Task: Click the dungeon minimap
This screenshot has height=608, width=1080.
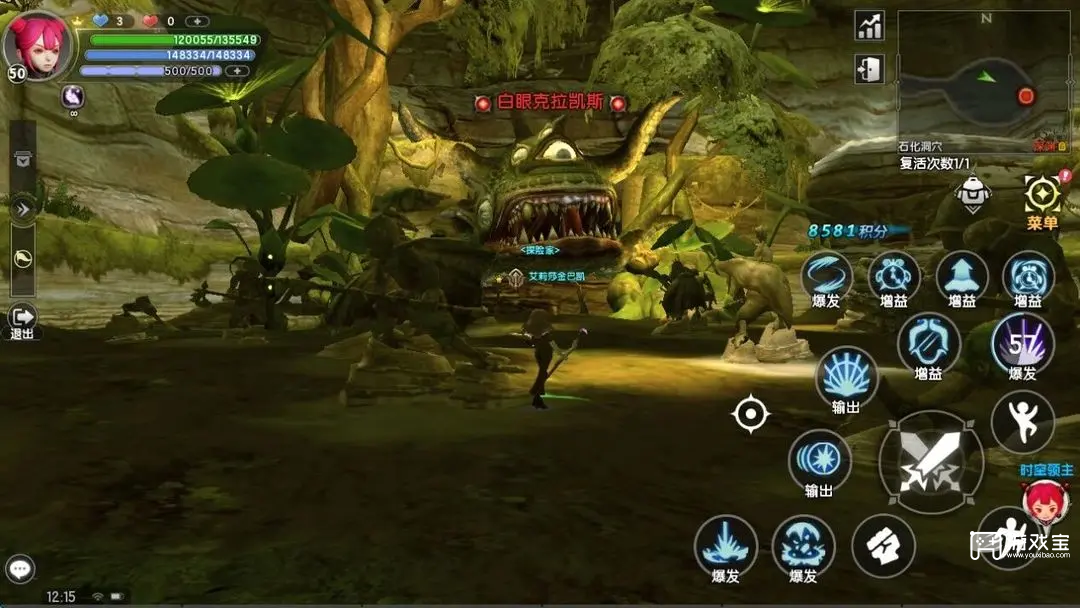Action: pyautogui.click(x=983, y=82)
